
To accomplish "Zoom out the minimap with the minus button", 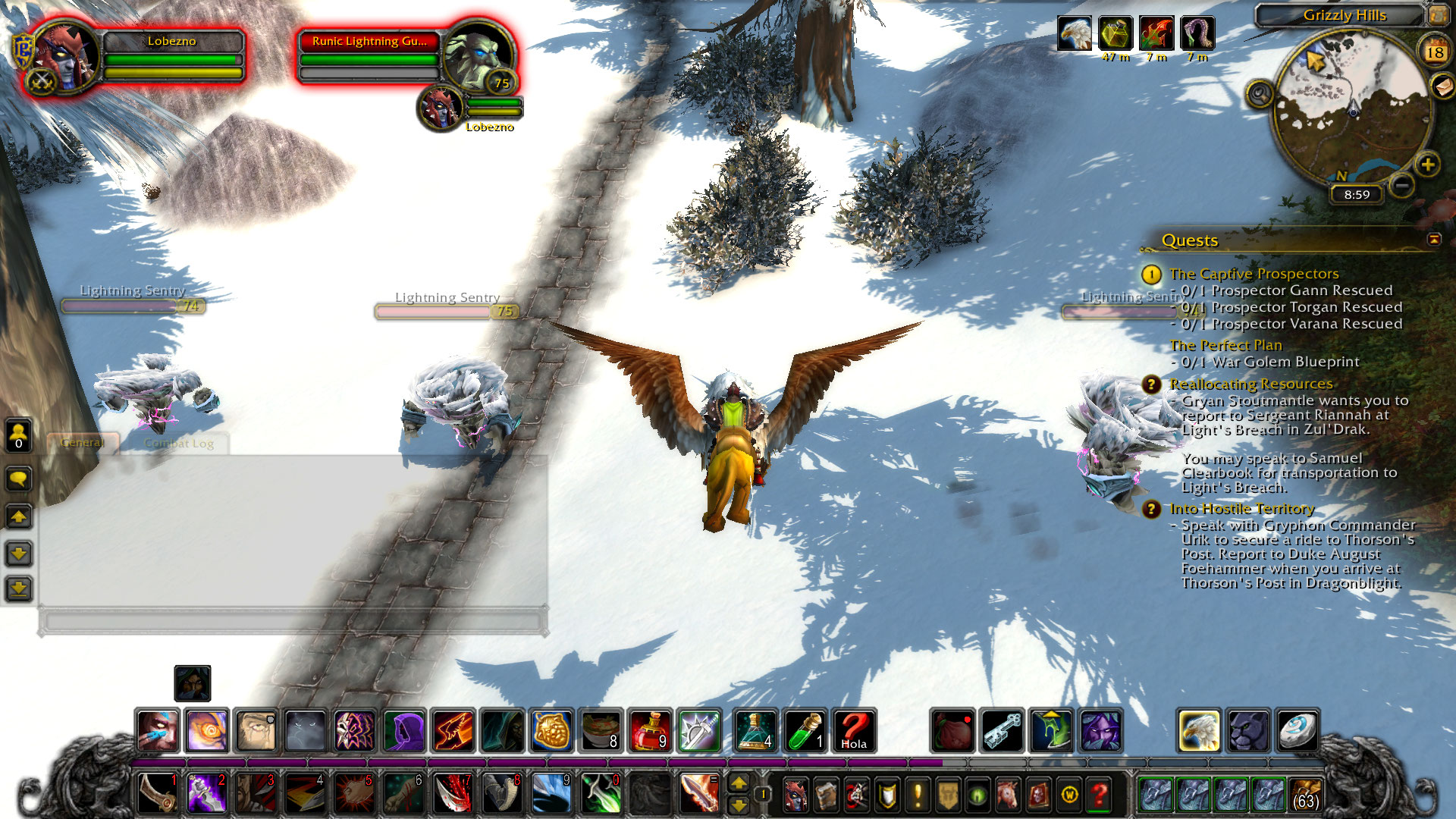I will click(1402, 184).
